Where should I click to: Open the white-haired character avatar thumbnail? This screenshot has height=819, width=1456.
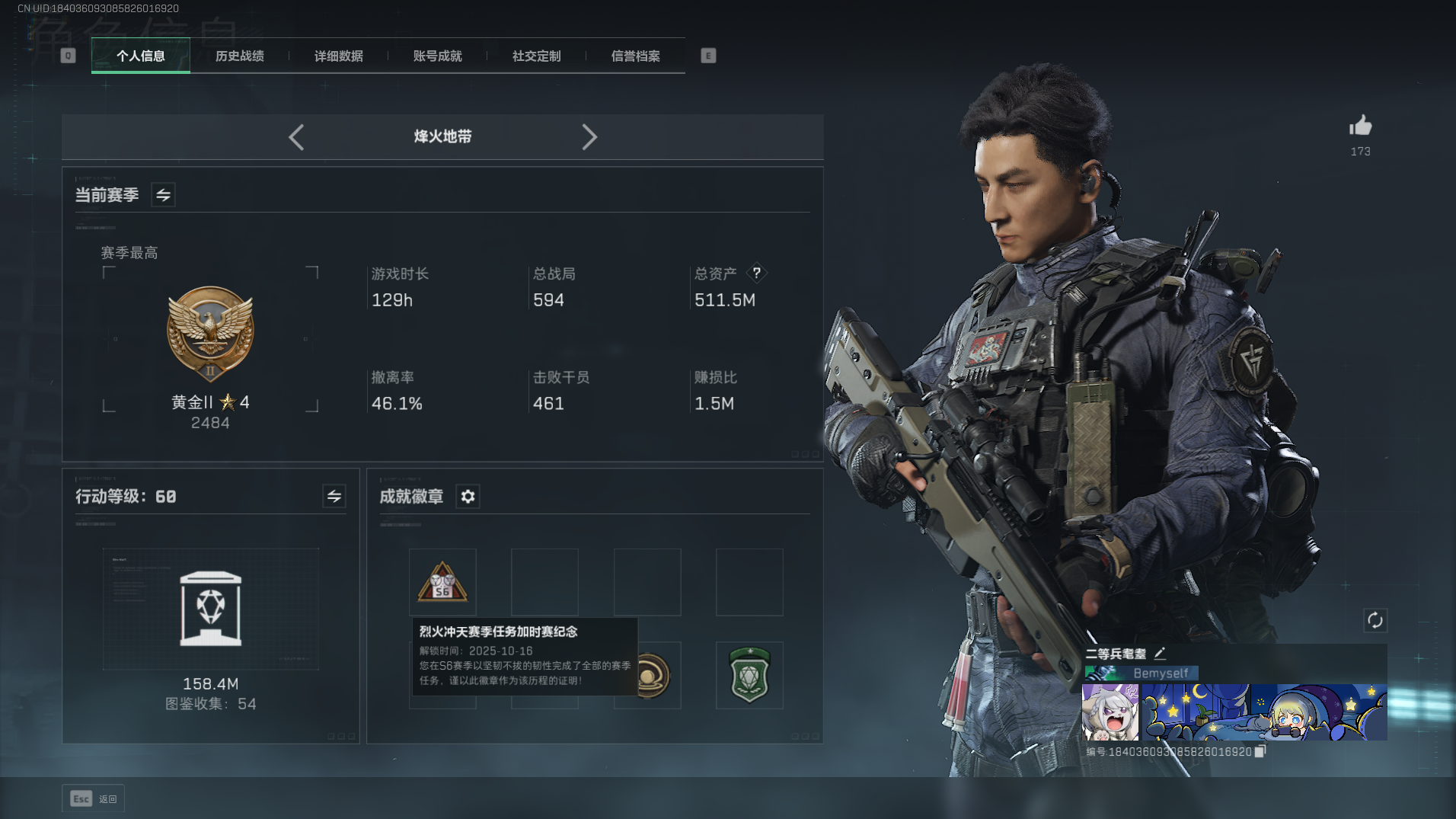[1110, 712]
